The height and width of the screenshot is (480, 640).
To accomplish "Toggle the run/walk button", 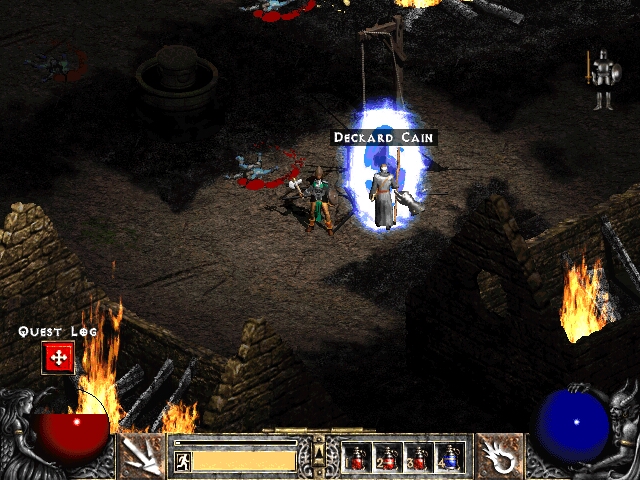I will pyautogui.click(x=182, y=461).
